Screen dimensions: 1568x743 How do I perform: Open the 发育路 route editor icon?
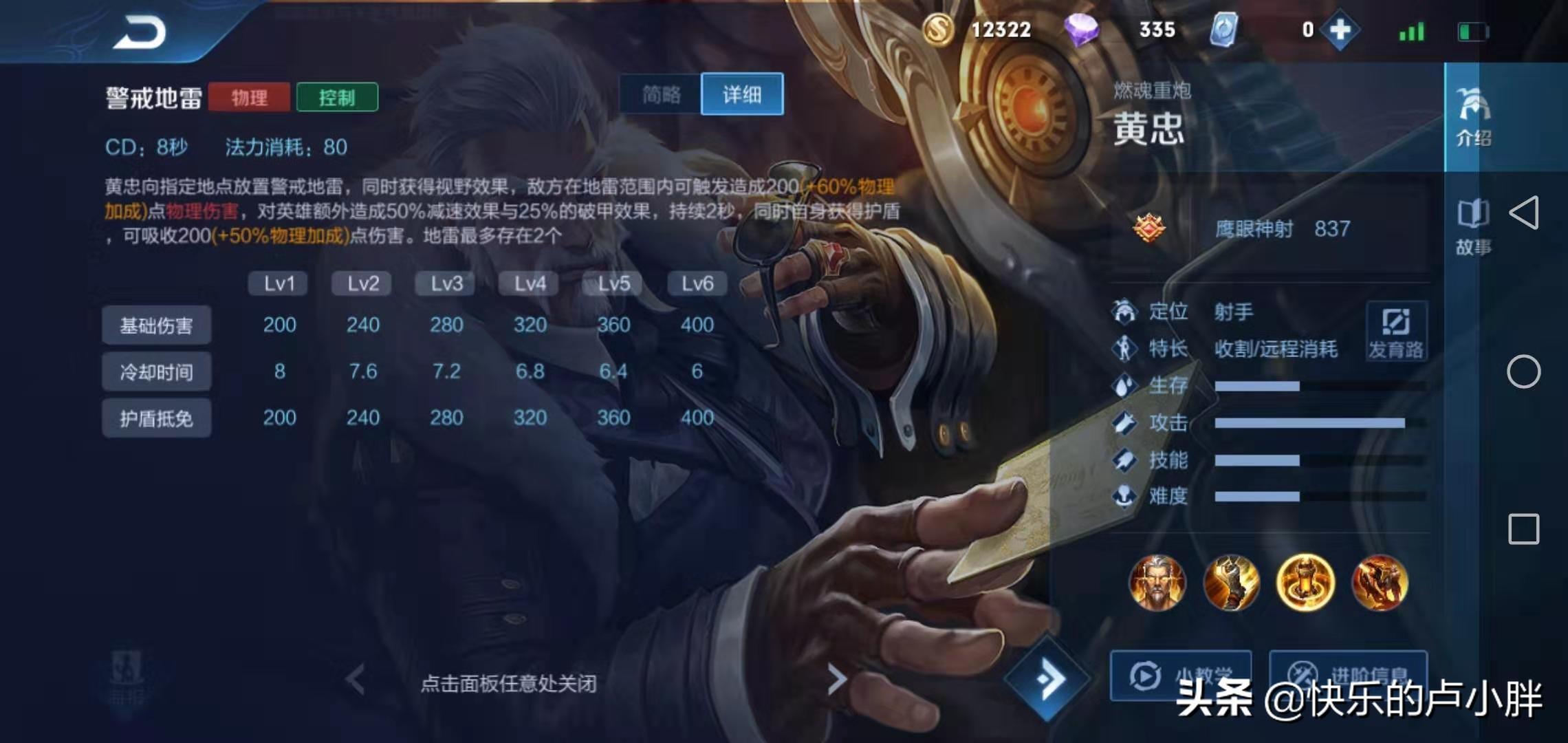pos(1396,330)
